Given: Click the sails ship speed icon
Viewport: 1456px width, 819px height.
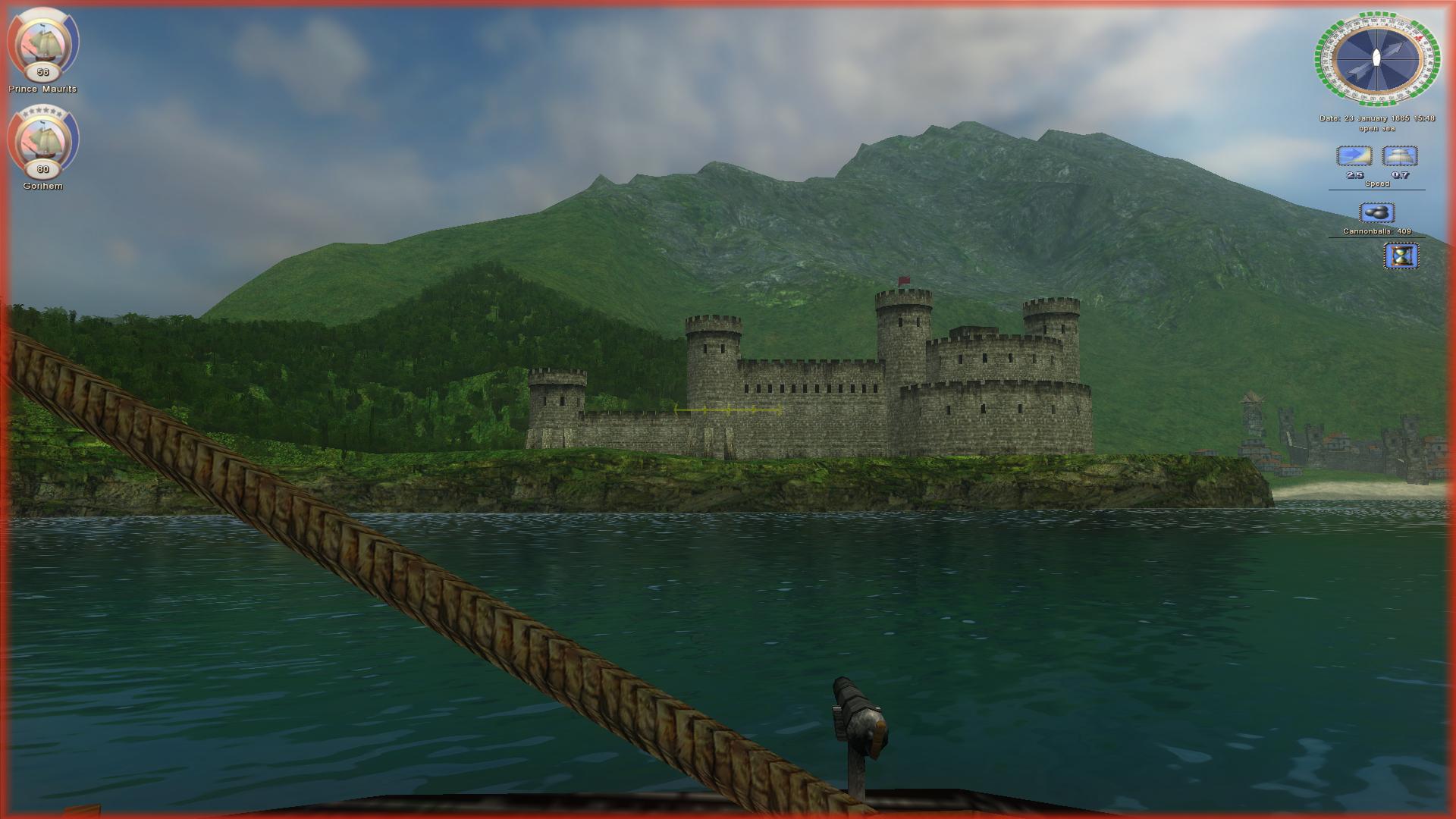Looking at the screenshot, I should tap(1400, 156).
